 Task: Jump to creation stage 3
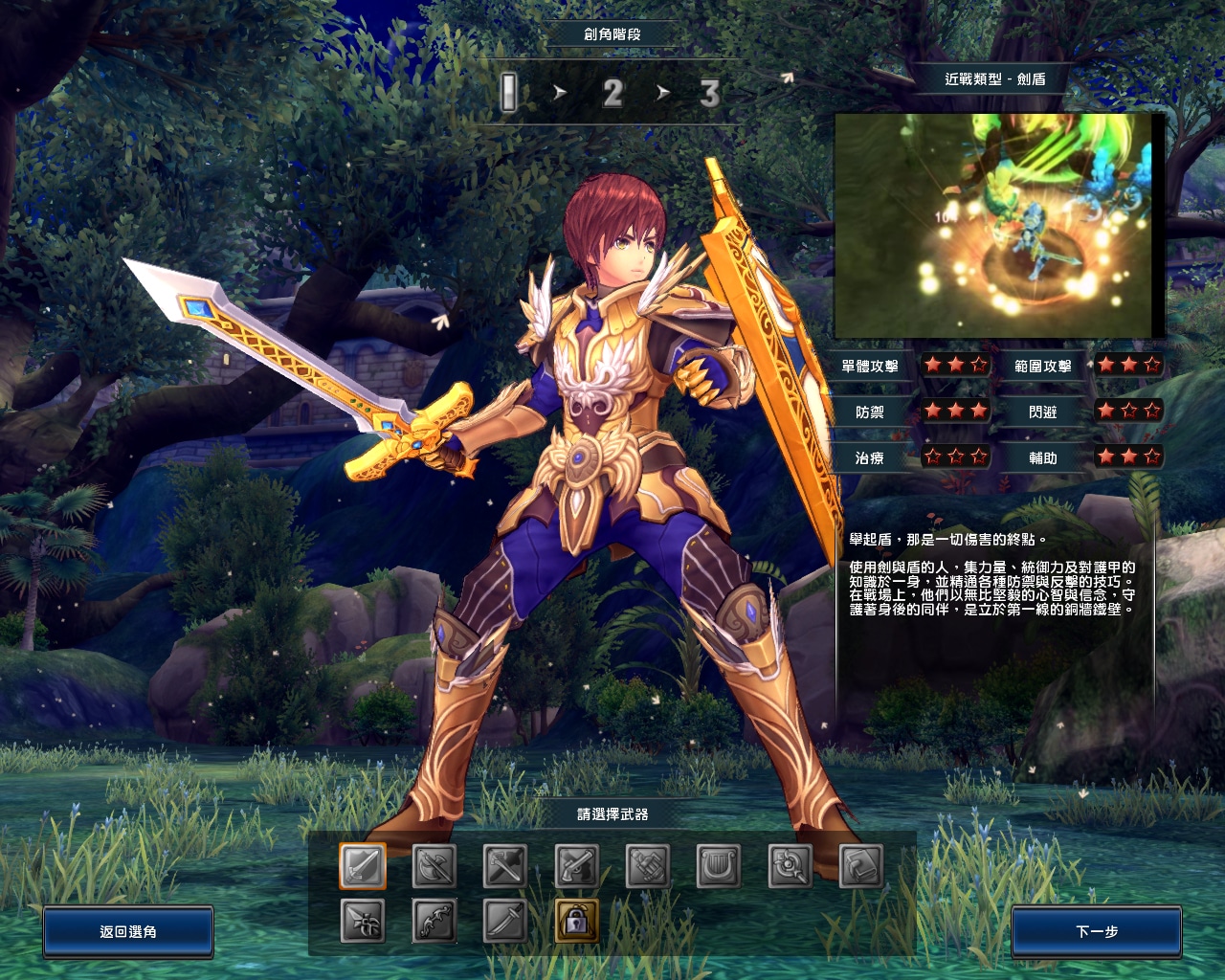pos(709,93)
